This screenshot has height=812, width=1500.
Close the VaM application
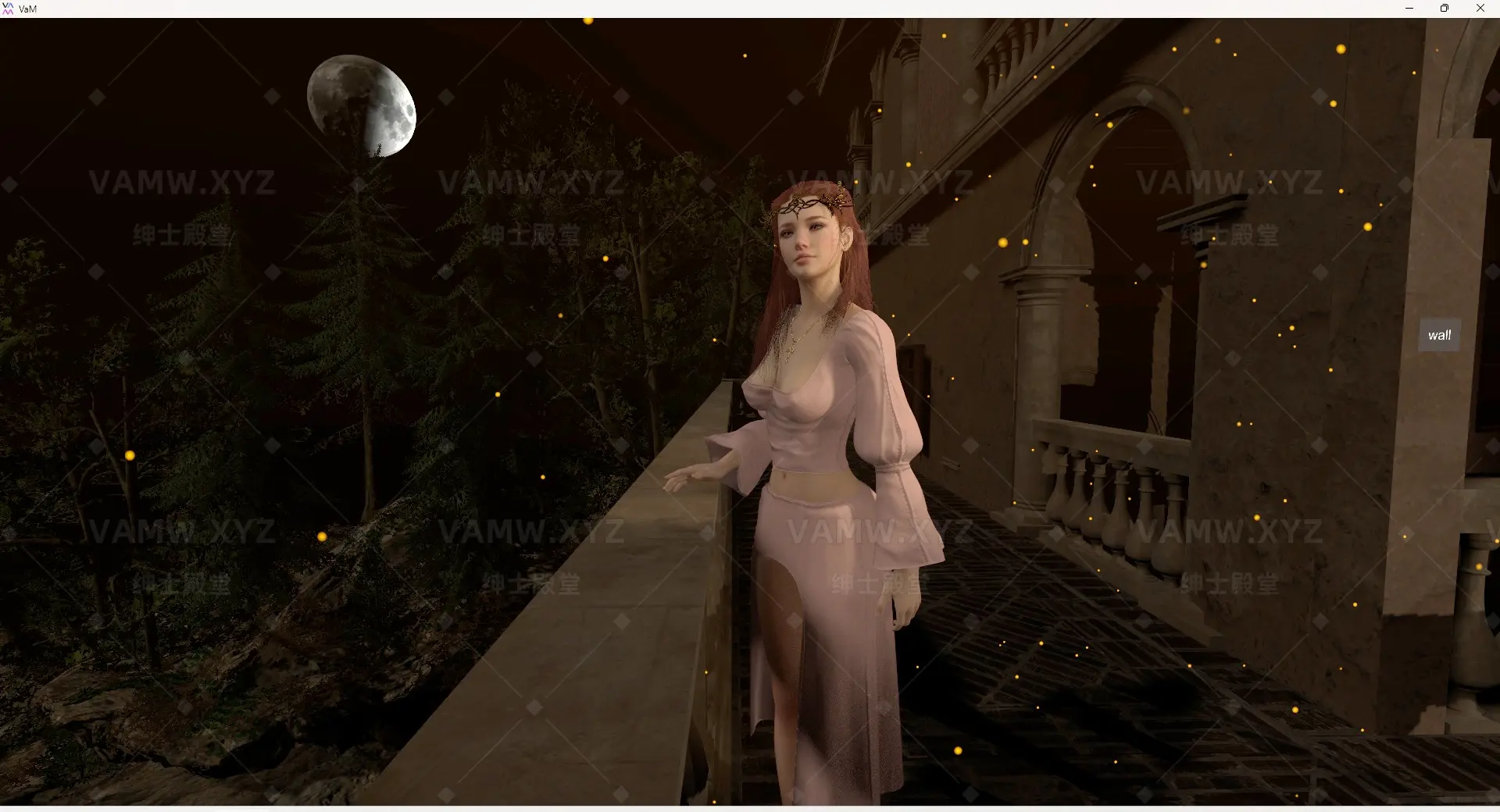1480,9
